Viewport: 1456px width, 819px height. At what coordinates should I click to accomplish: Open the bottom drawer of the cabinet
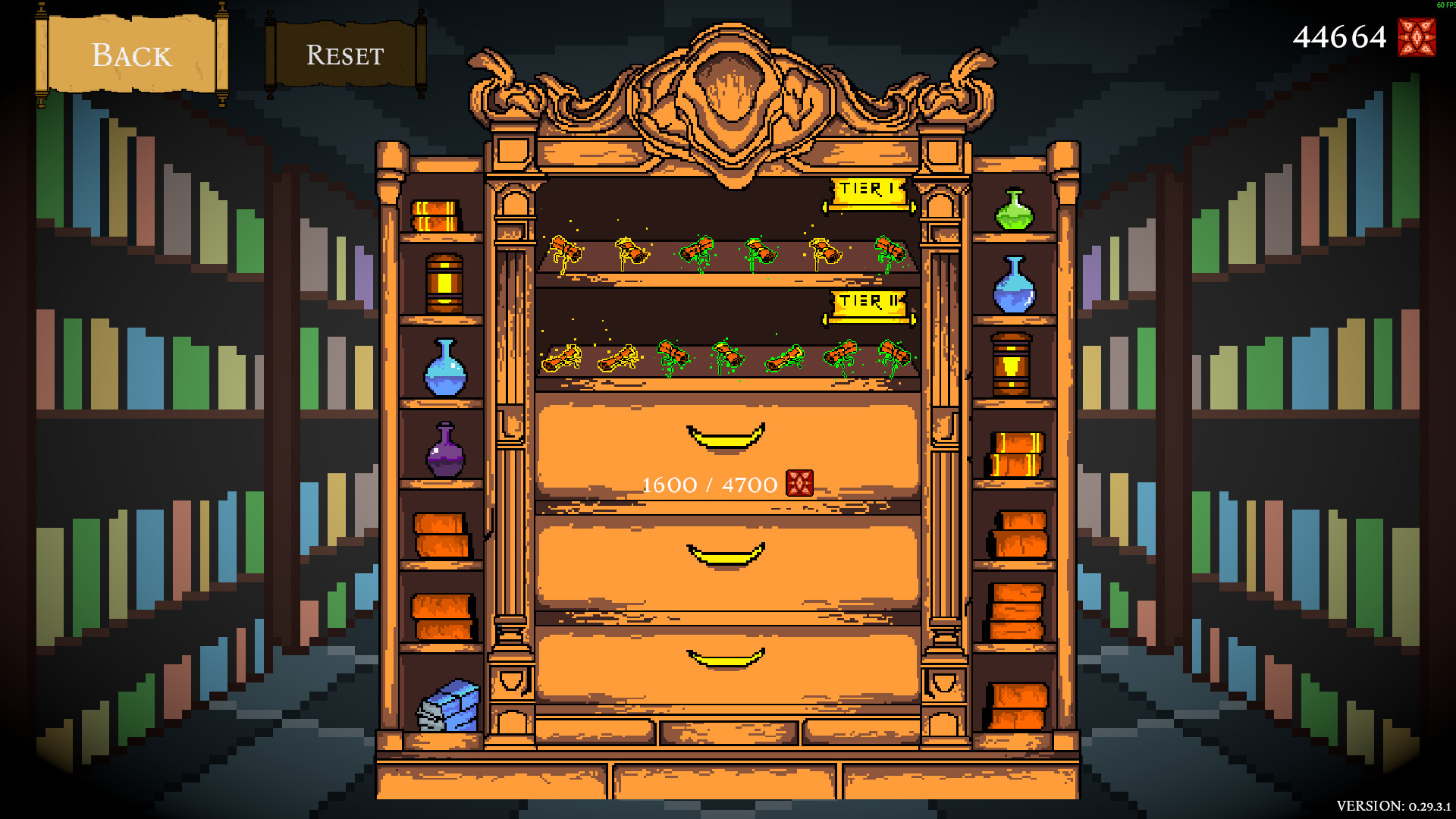(724, 658)
